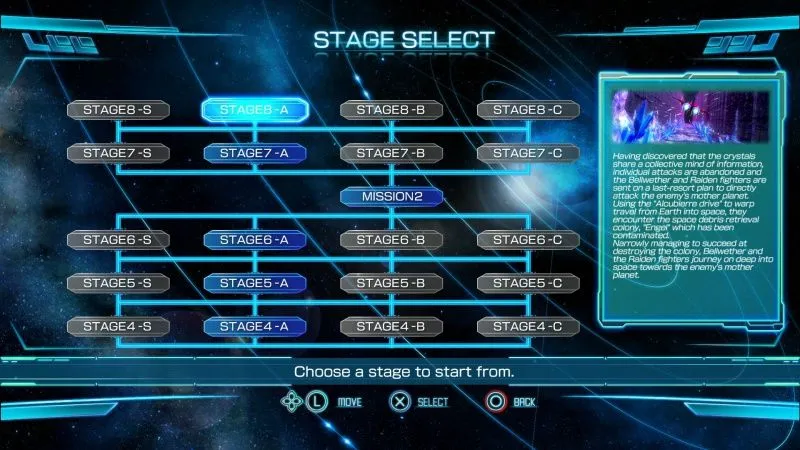This screenshot has height=450, width=800.
Task: Click the STAGE5-C stage
Action: 527,283
